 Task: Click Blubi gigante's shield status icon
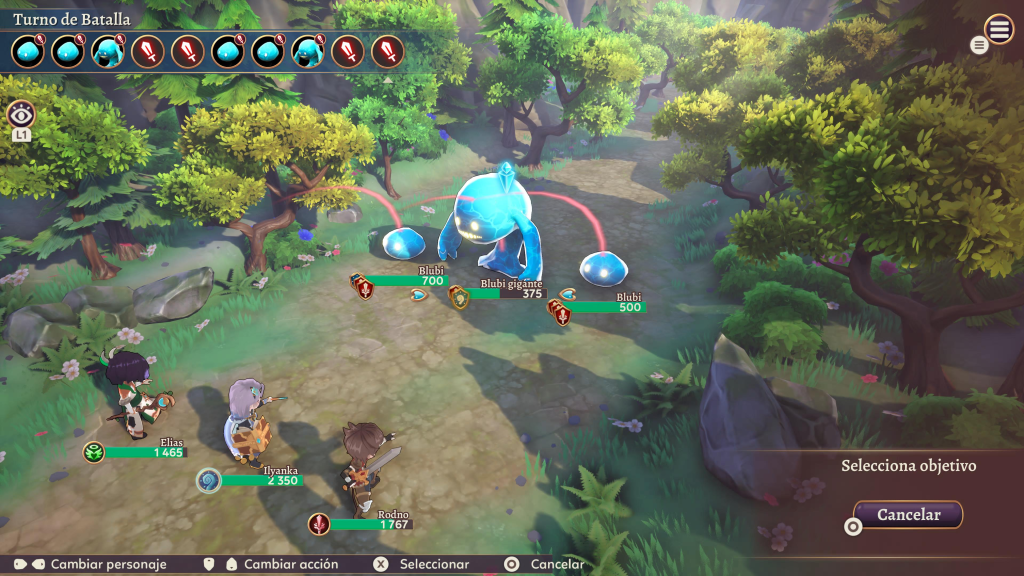(x=459, y=297)
